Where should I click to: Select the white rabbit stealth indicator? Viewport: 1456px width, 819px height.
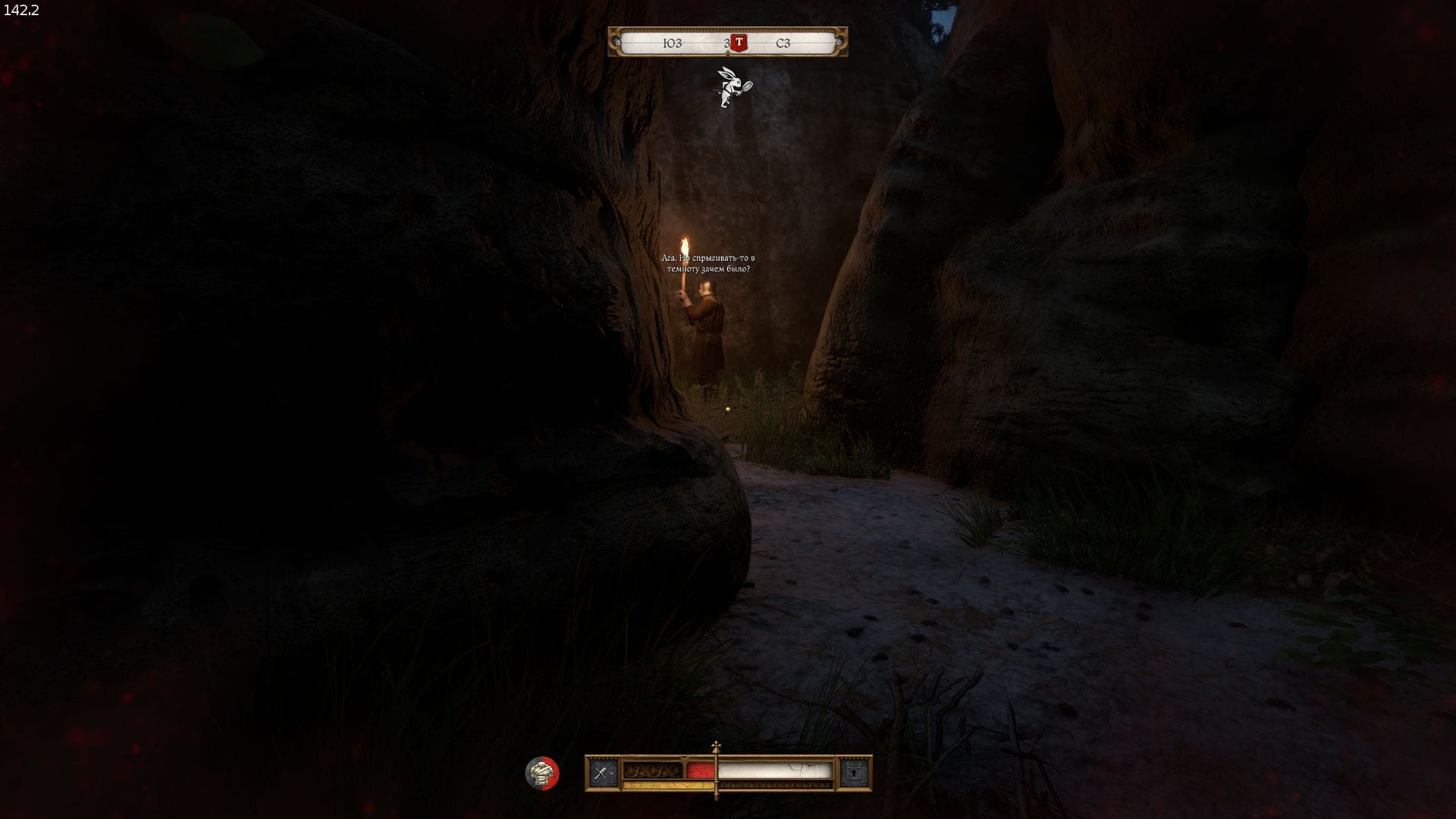[733, 87]
